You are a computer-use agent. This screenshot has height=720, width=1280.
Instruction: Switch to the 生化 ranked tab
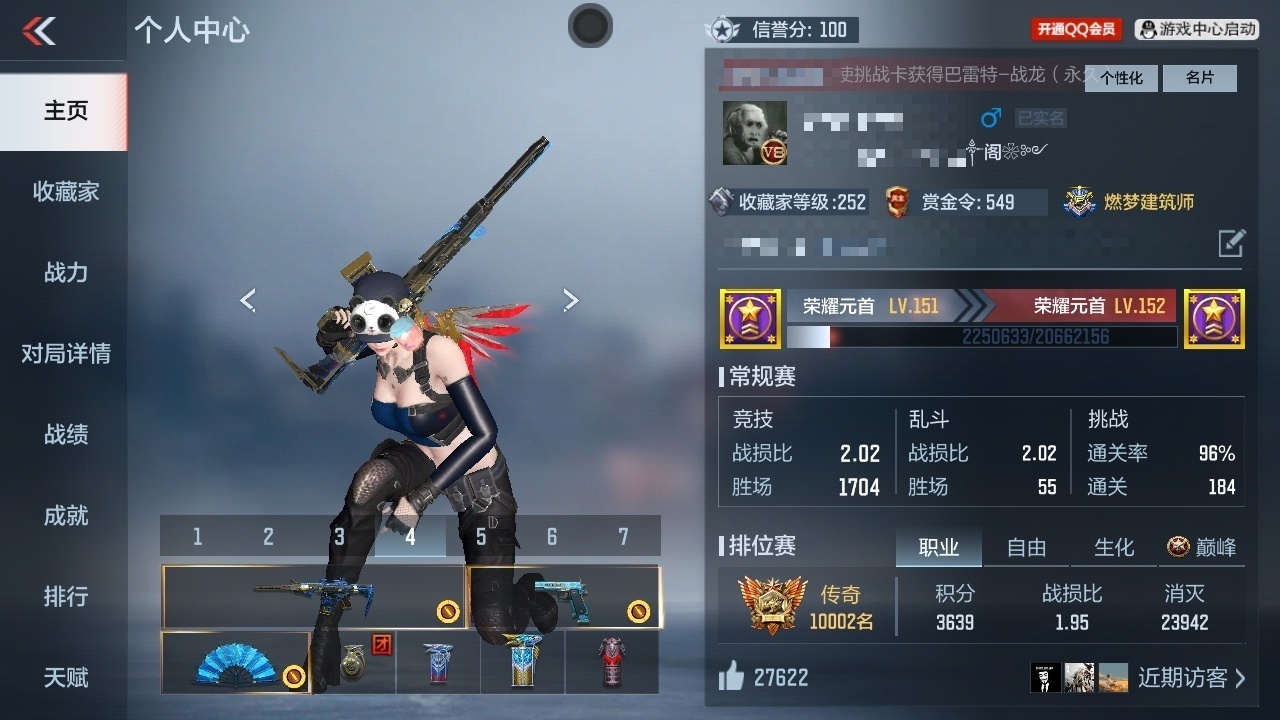pos(1114,547)
